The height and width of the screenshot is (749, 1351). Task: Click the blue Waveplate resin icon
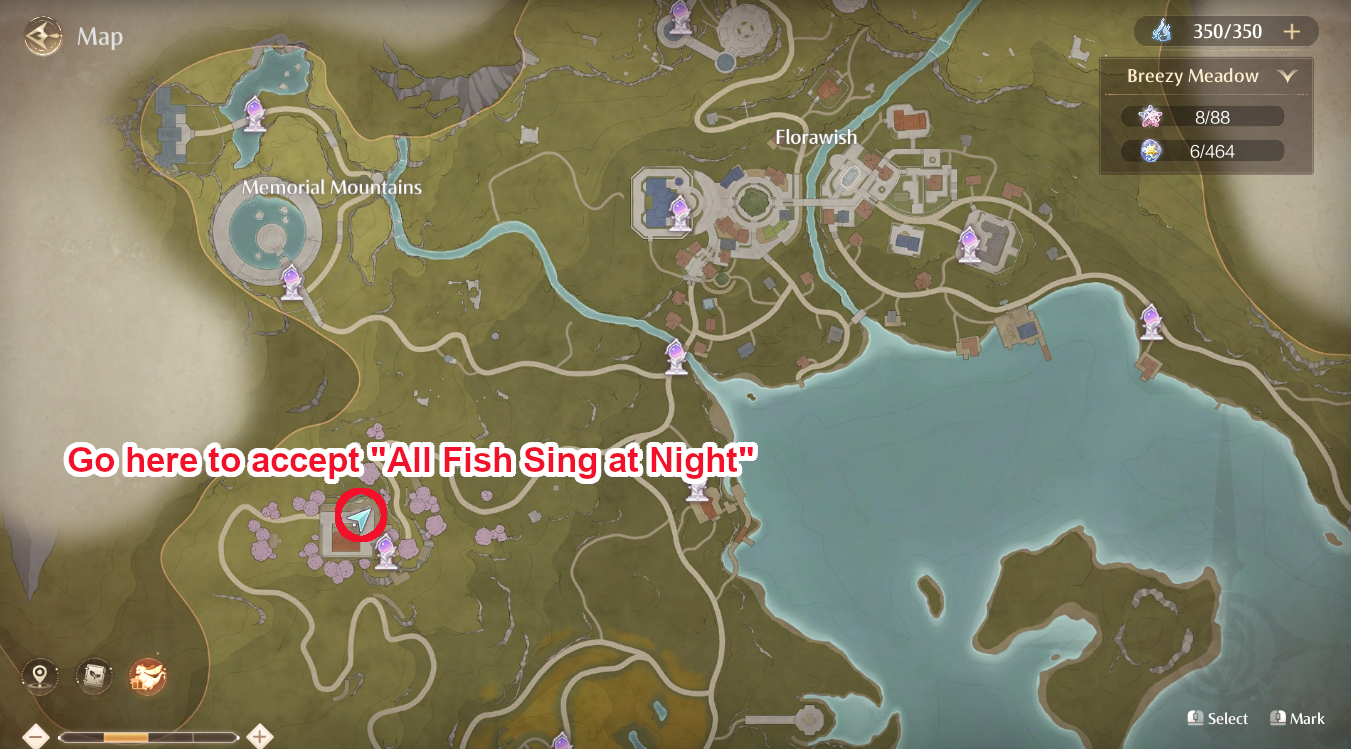1160,31
